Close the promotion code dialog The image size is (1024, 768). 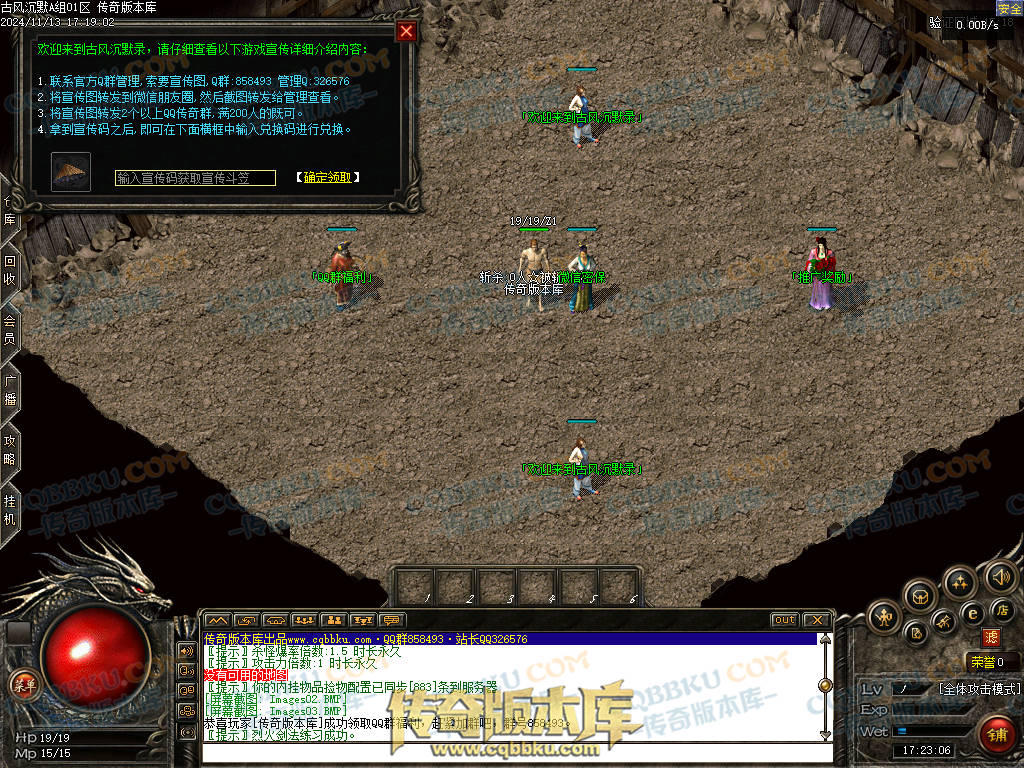click(x=406, y=31)
